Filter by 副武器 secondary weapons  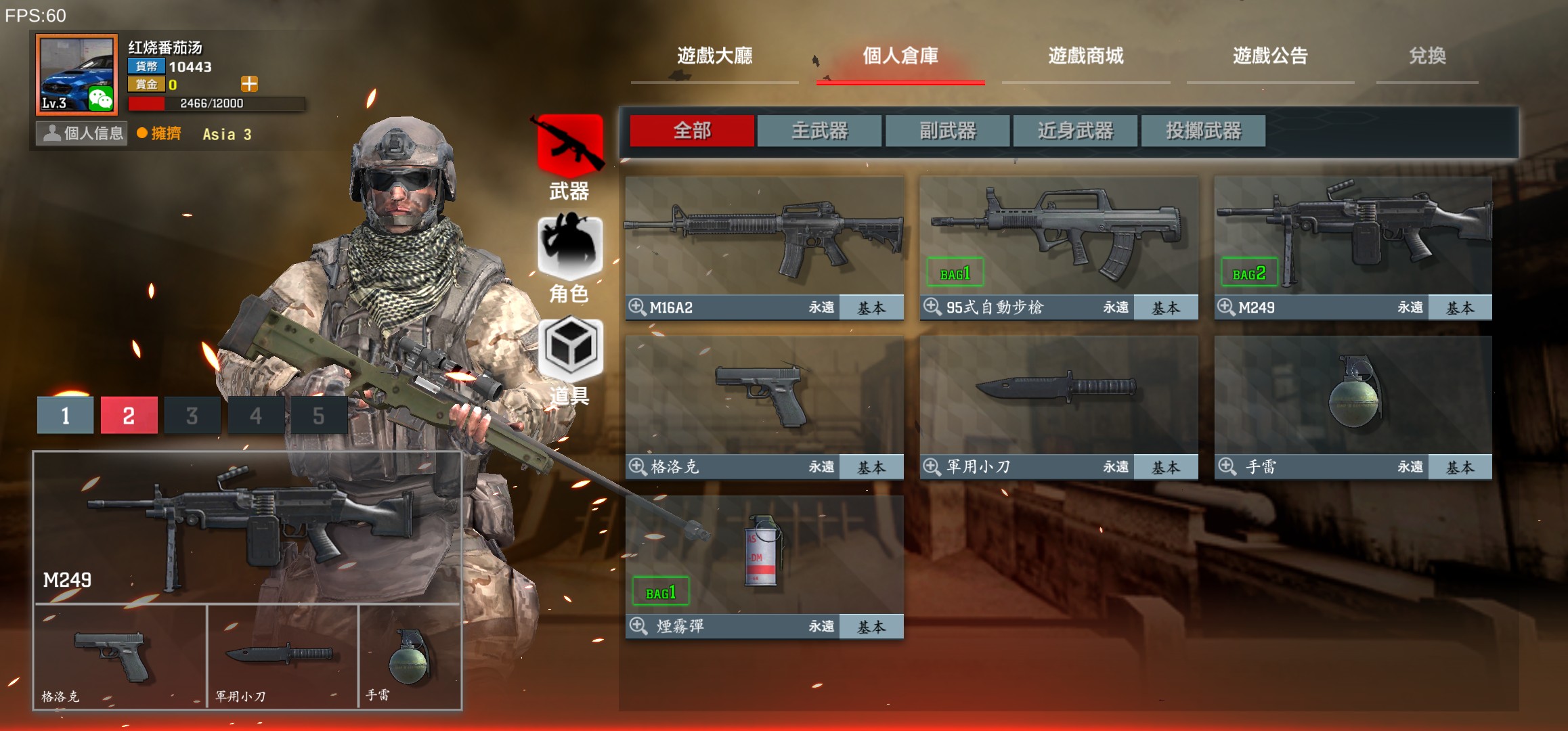(x=947, y=131)
